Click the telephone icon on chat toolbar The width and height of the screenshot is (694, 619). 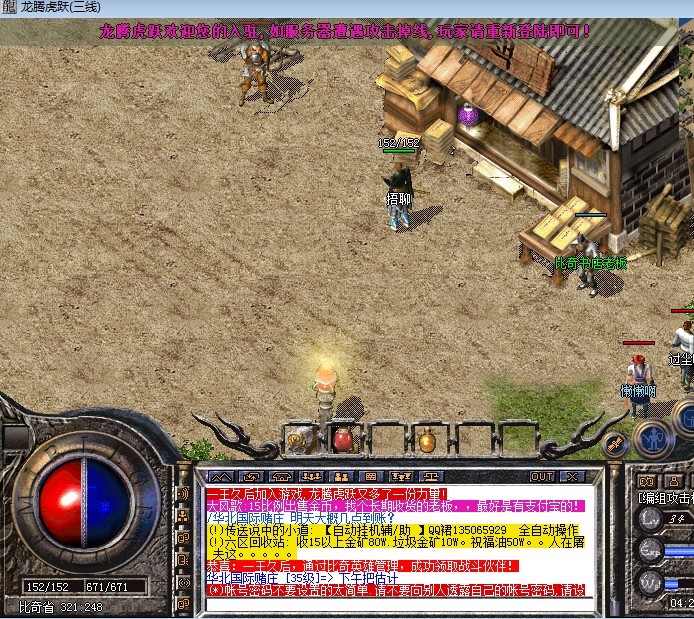(283, 476)
